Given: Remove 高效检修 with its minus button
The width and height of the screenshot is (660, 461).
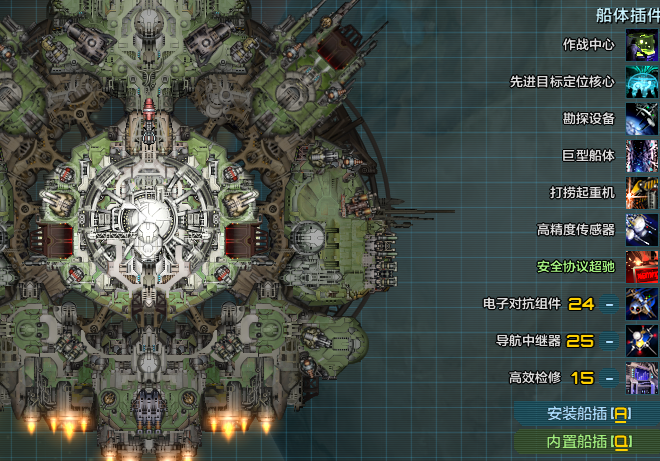Looking at the screenshot, I should (x=609, y=378).
